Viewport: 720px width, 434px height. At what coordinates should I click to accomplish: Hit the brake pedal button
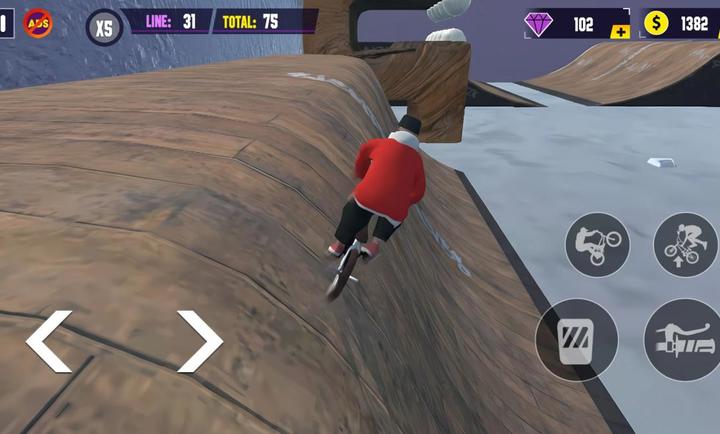(576, 340)
